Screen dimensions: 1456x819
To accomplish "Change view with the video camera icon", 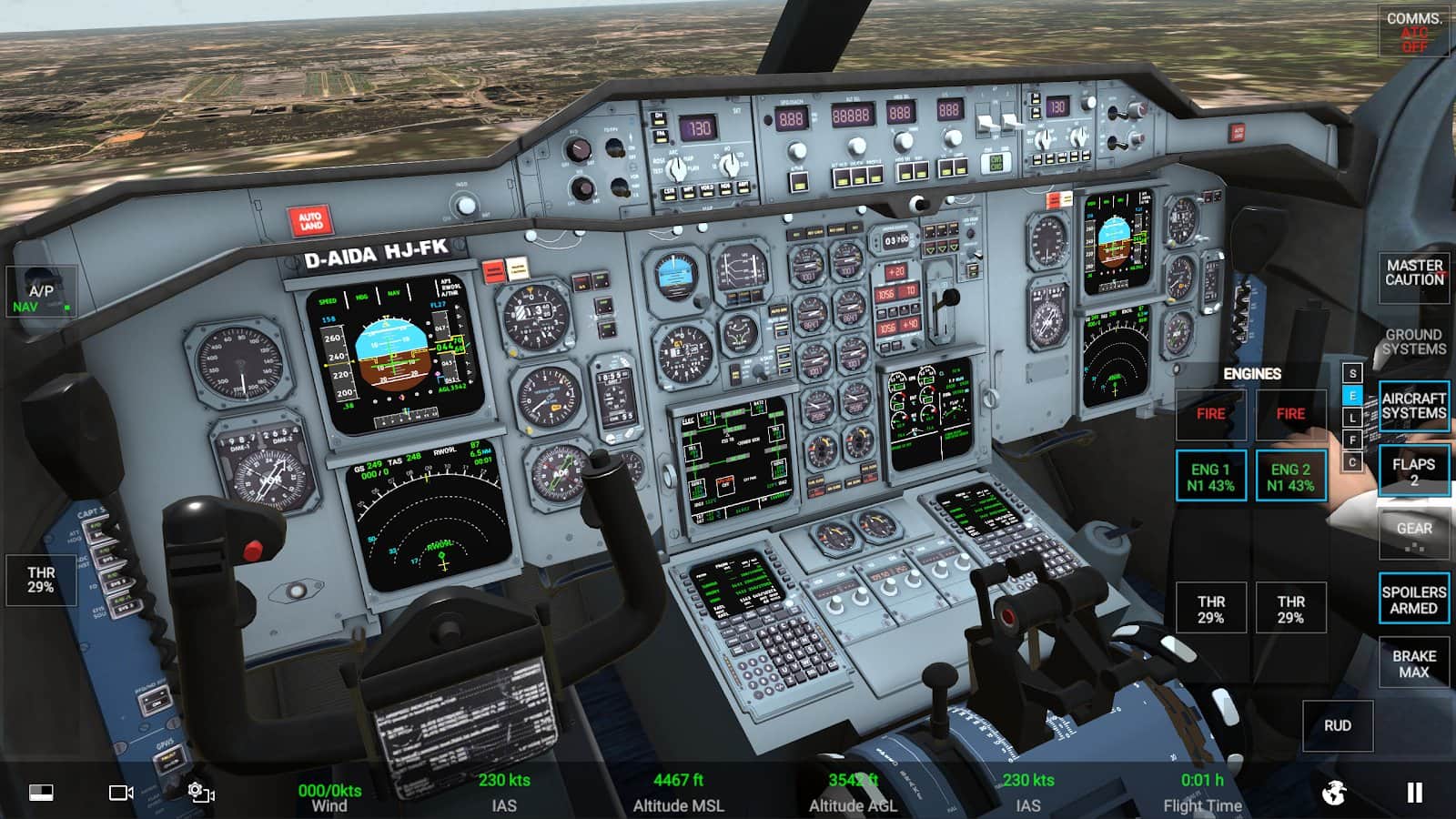I will pyautogui.click(x=121, y=793).
